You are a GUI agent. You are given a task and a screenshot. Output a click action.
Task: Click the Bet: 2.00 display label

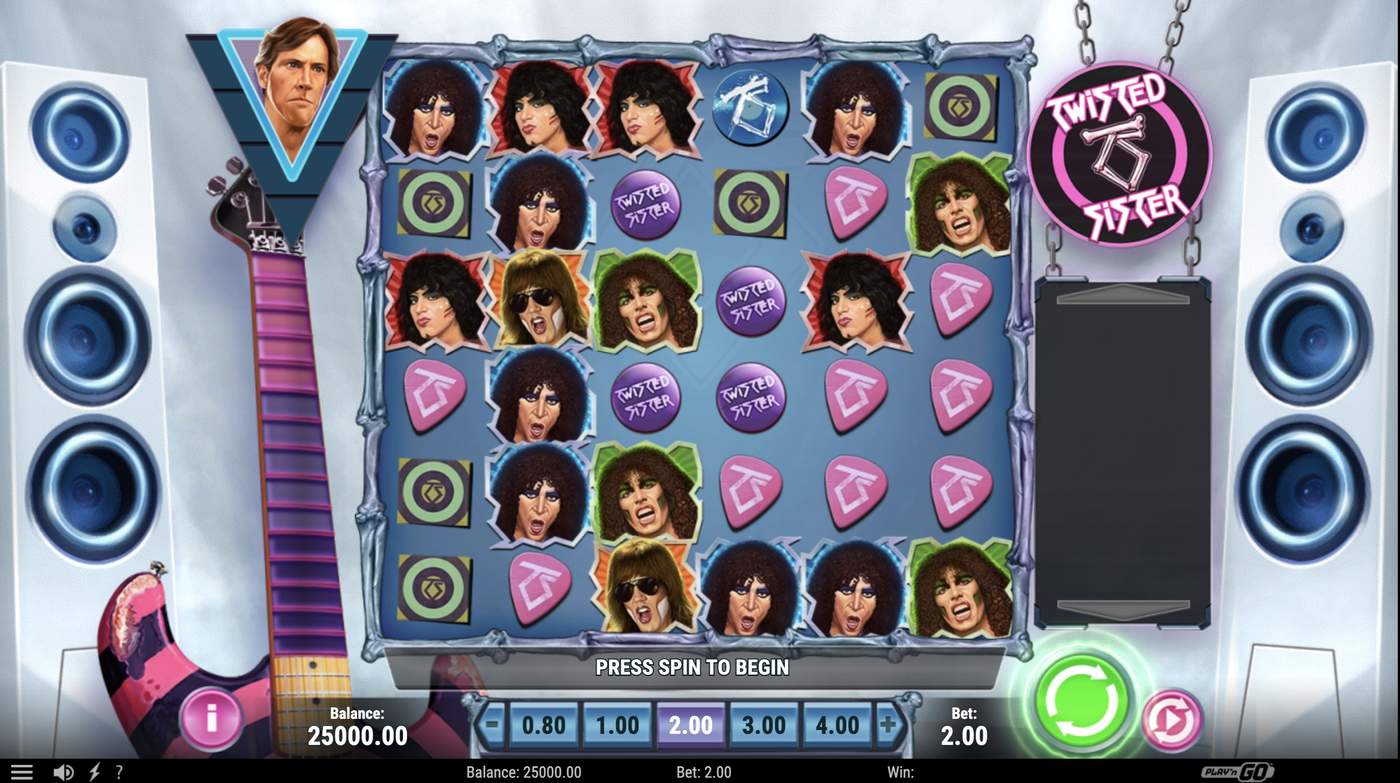point(964,725)
